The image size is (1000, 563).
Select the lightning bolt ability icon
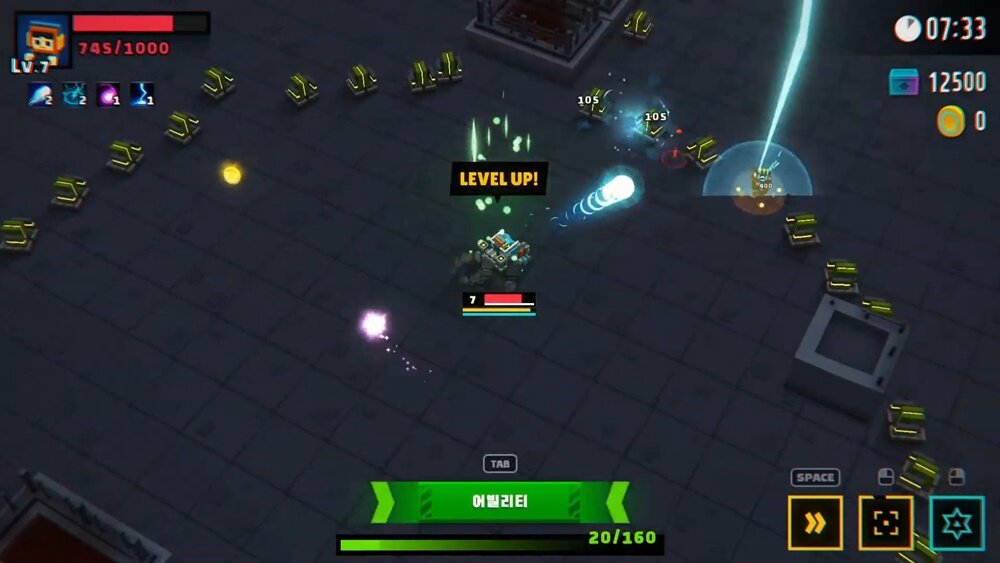(x=141, y=94)
